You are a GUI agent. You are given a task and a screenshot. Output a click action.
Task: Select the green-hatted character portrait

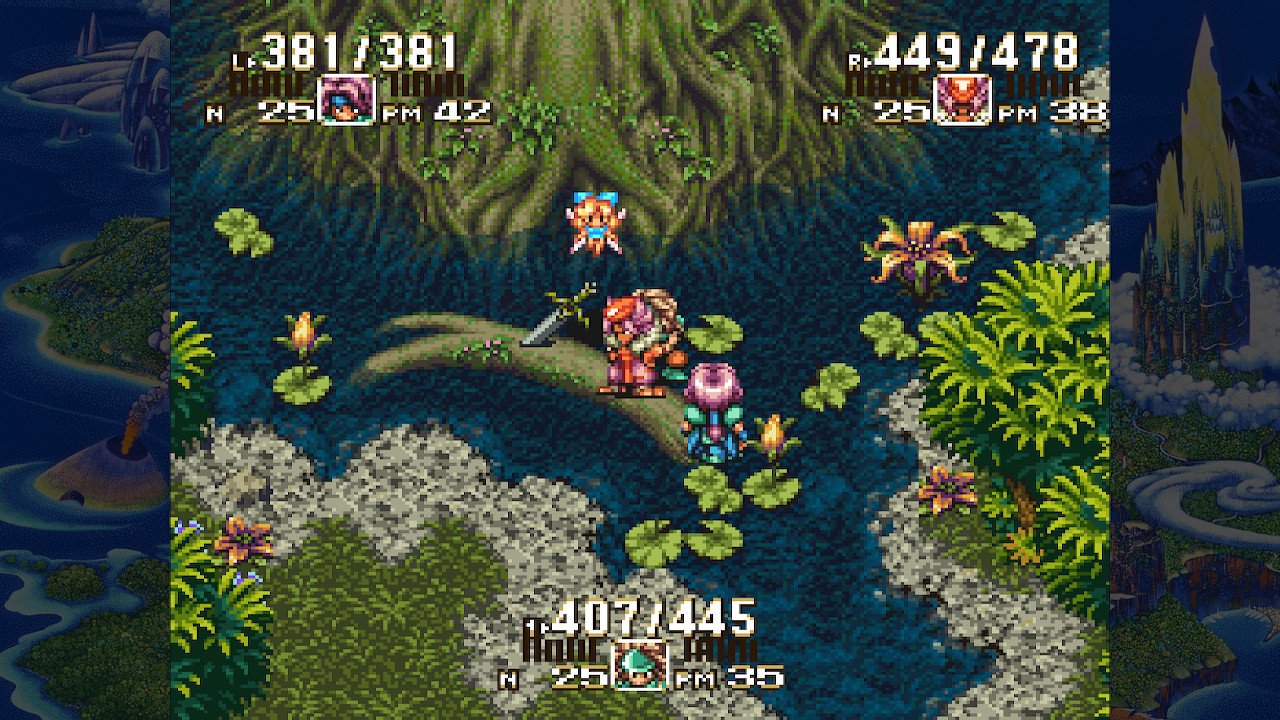(639, 665)
